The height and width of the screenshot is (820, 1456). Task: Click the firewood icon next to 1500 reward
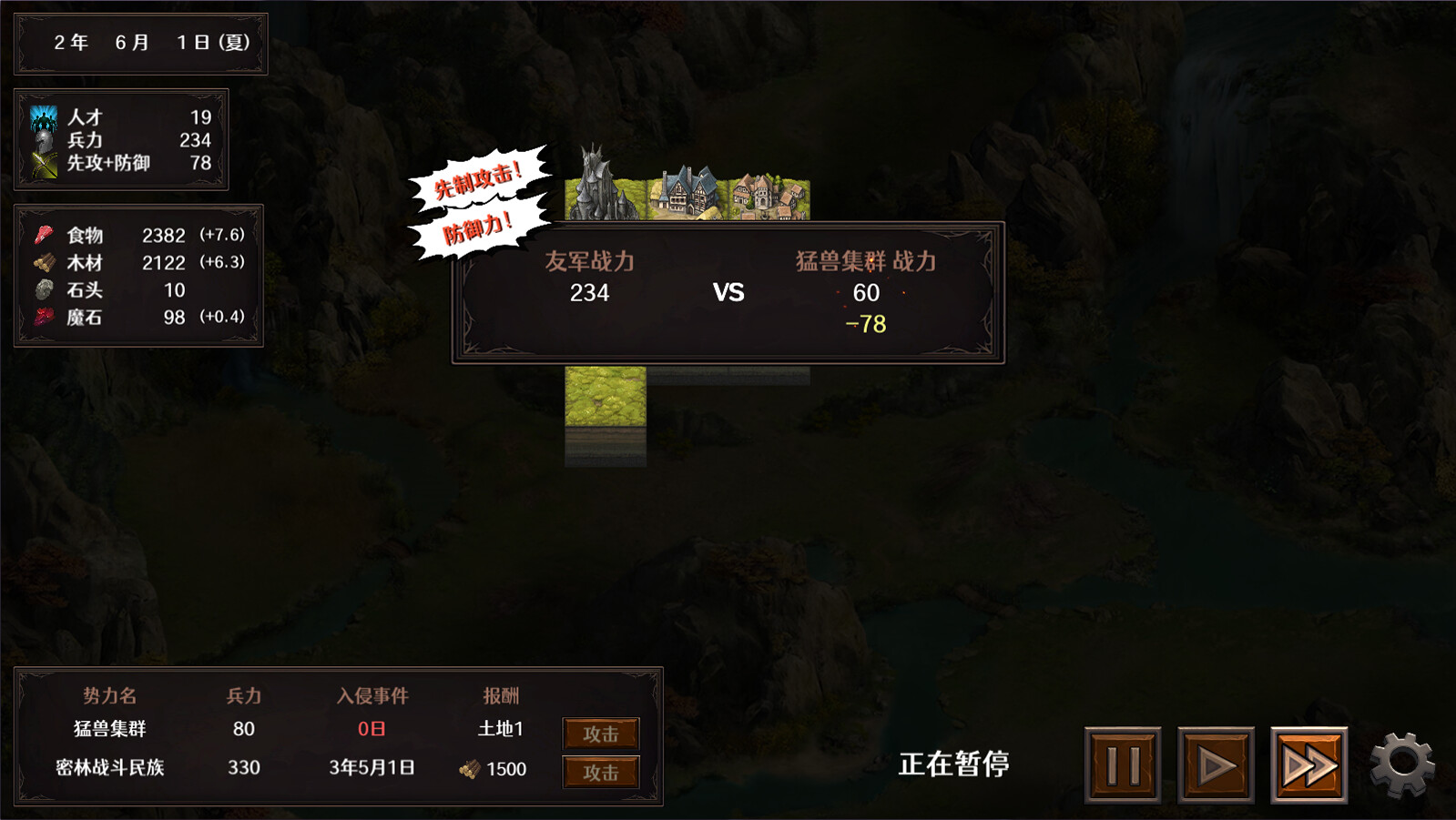click(470, 769)
